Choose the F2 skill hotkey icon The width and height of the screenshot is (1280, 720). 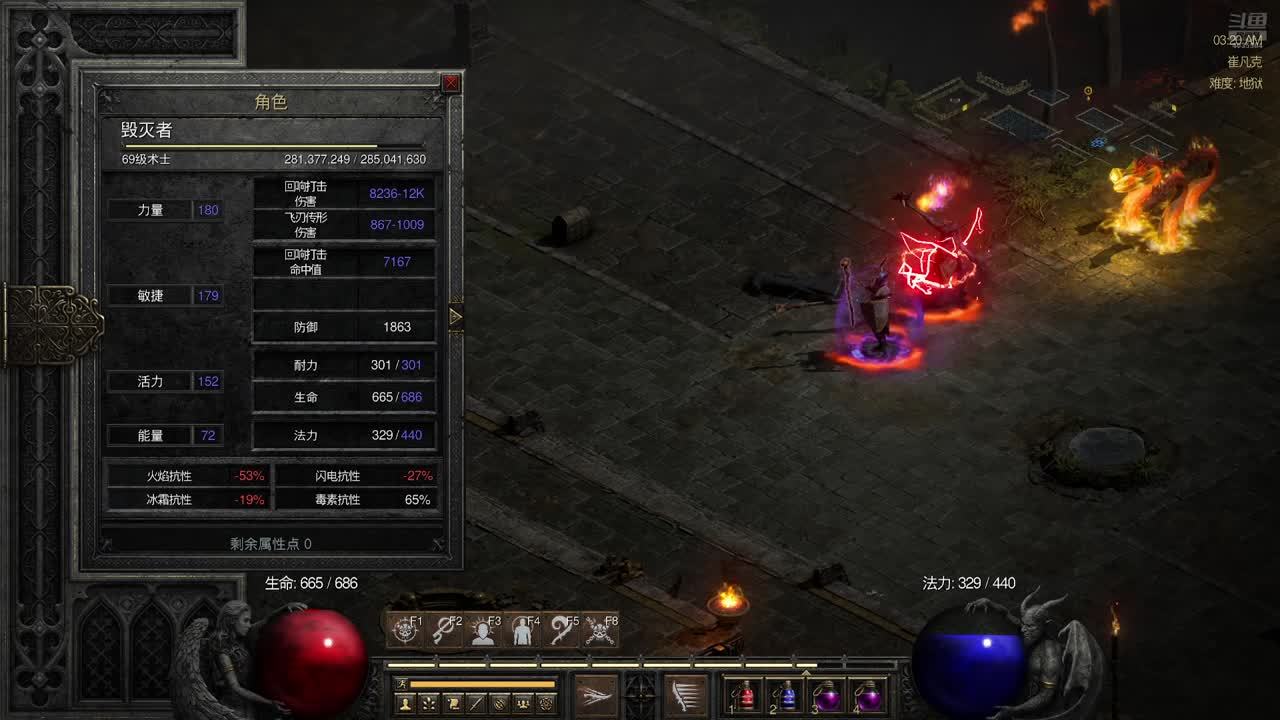[x=444, y=630]
